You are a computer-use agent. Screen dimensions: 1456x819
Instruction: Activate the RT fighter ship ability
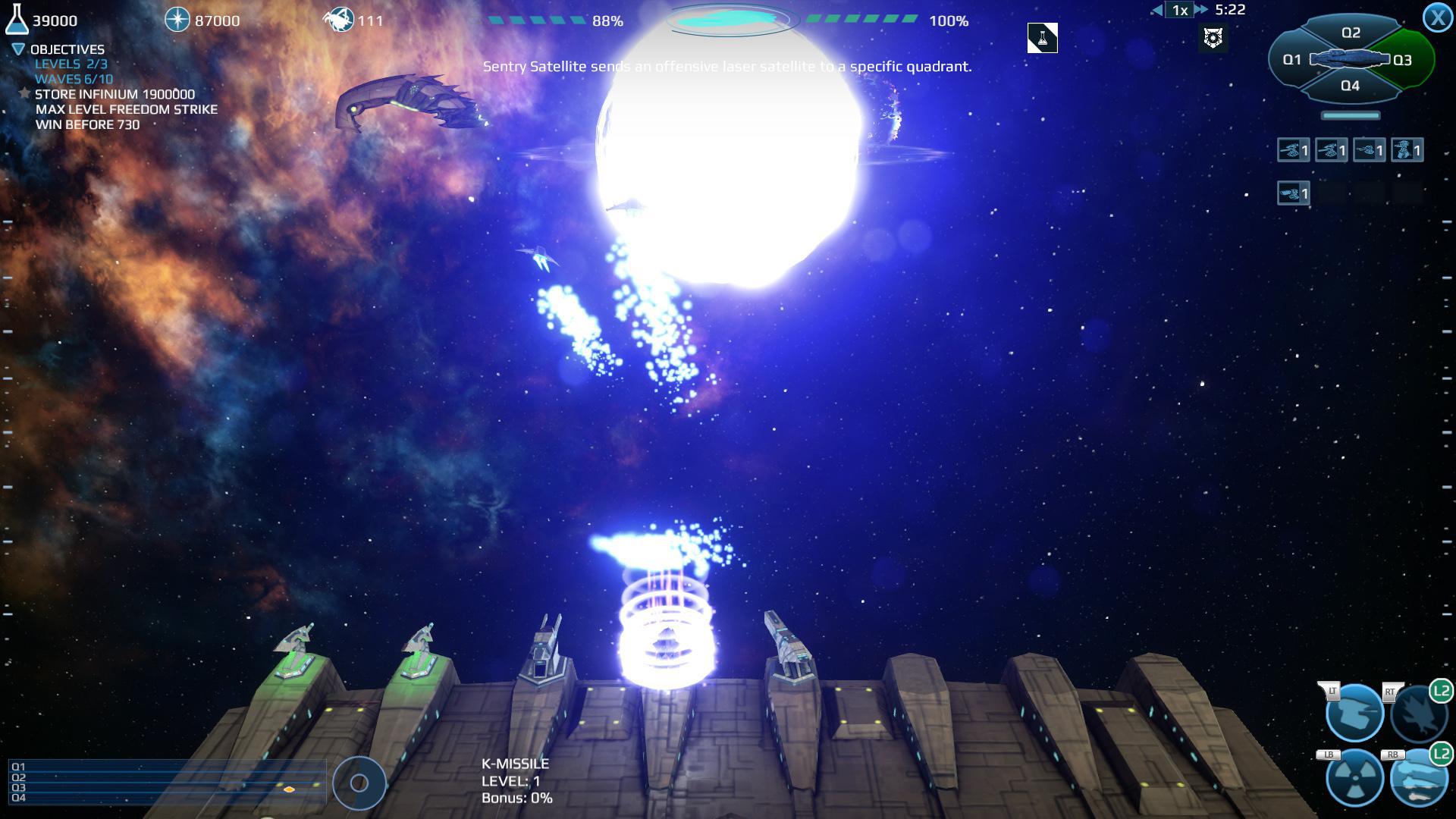1420,713
